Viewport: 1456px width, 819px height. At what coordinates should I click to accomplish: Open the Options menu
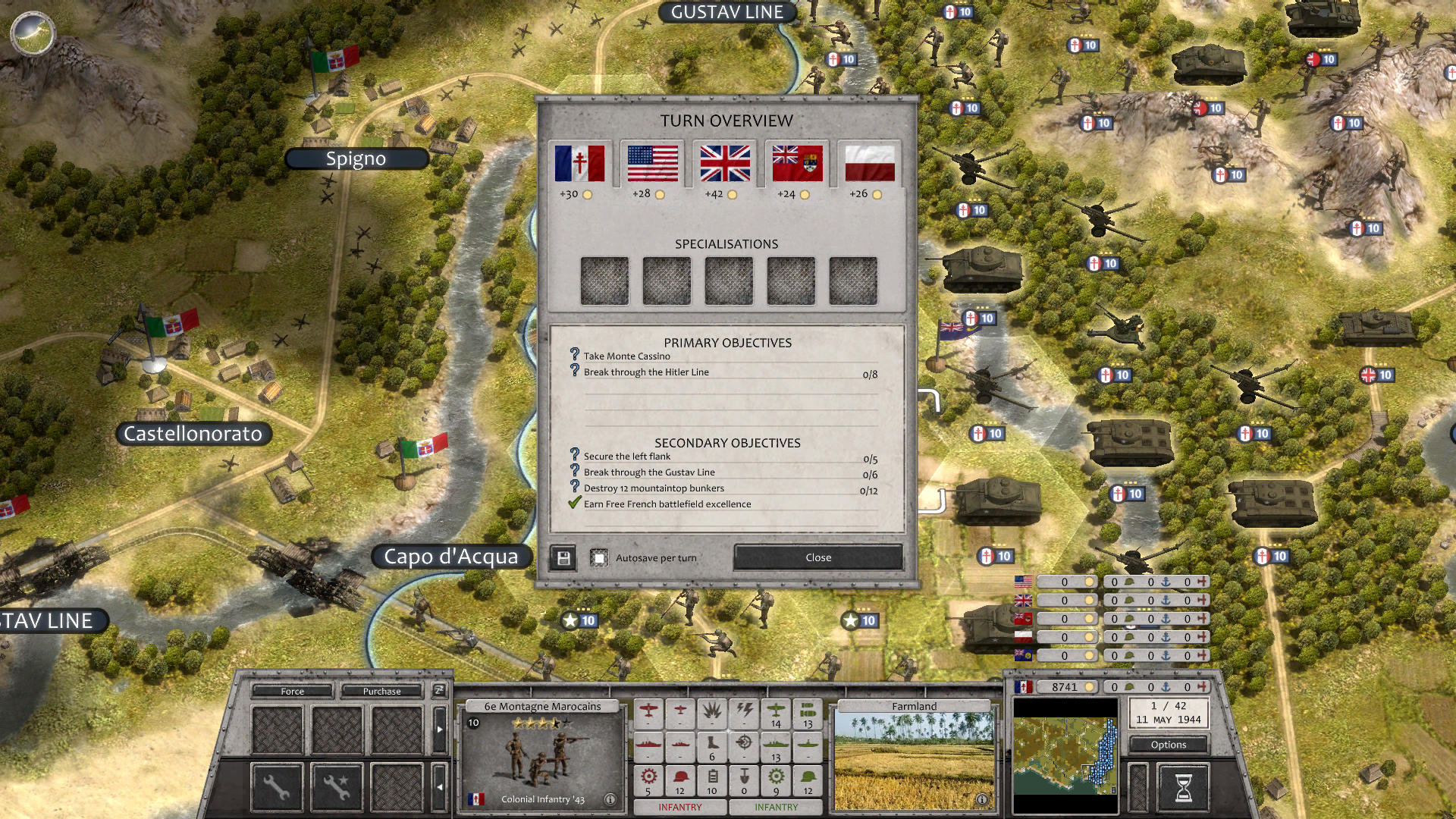[x=1168, y=745]
